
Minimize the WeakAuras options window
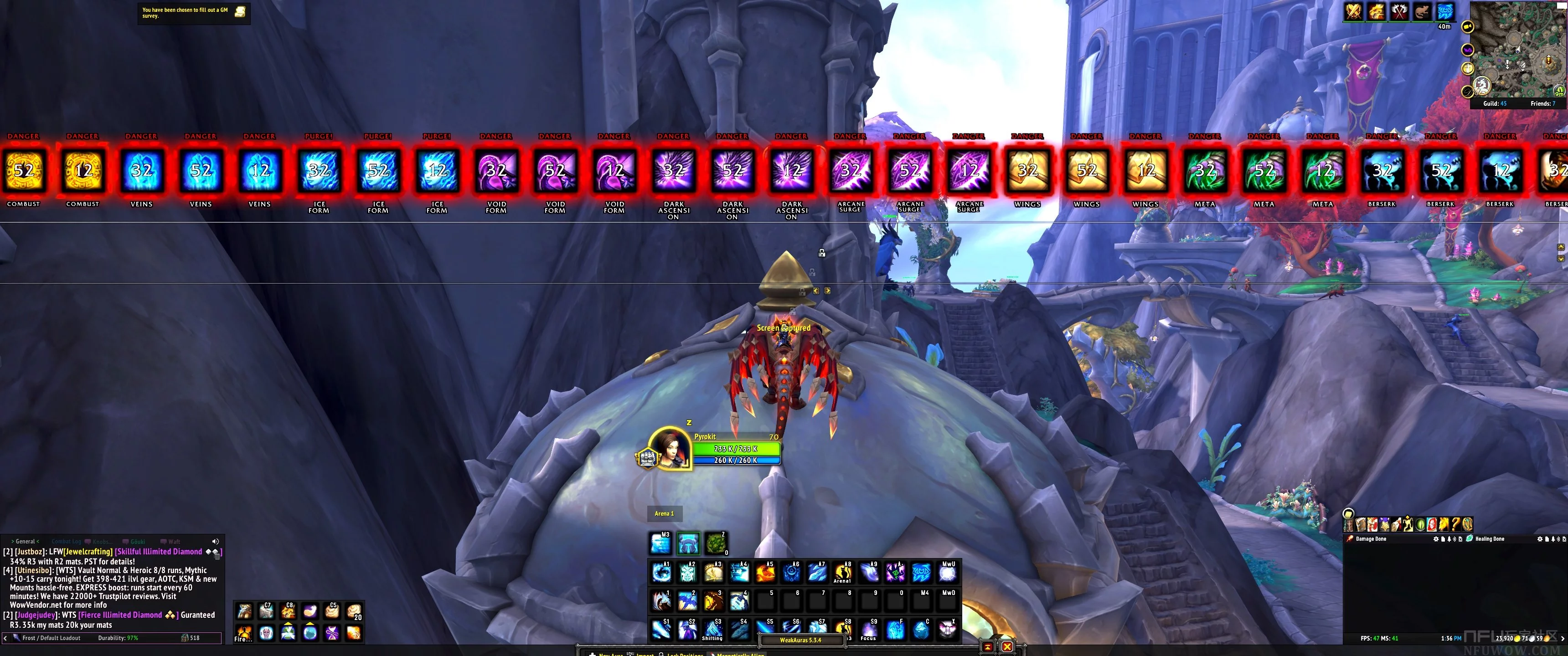[x=987, y=646]
